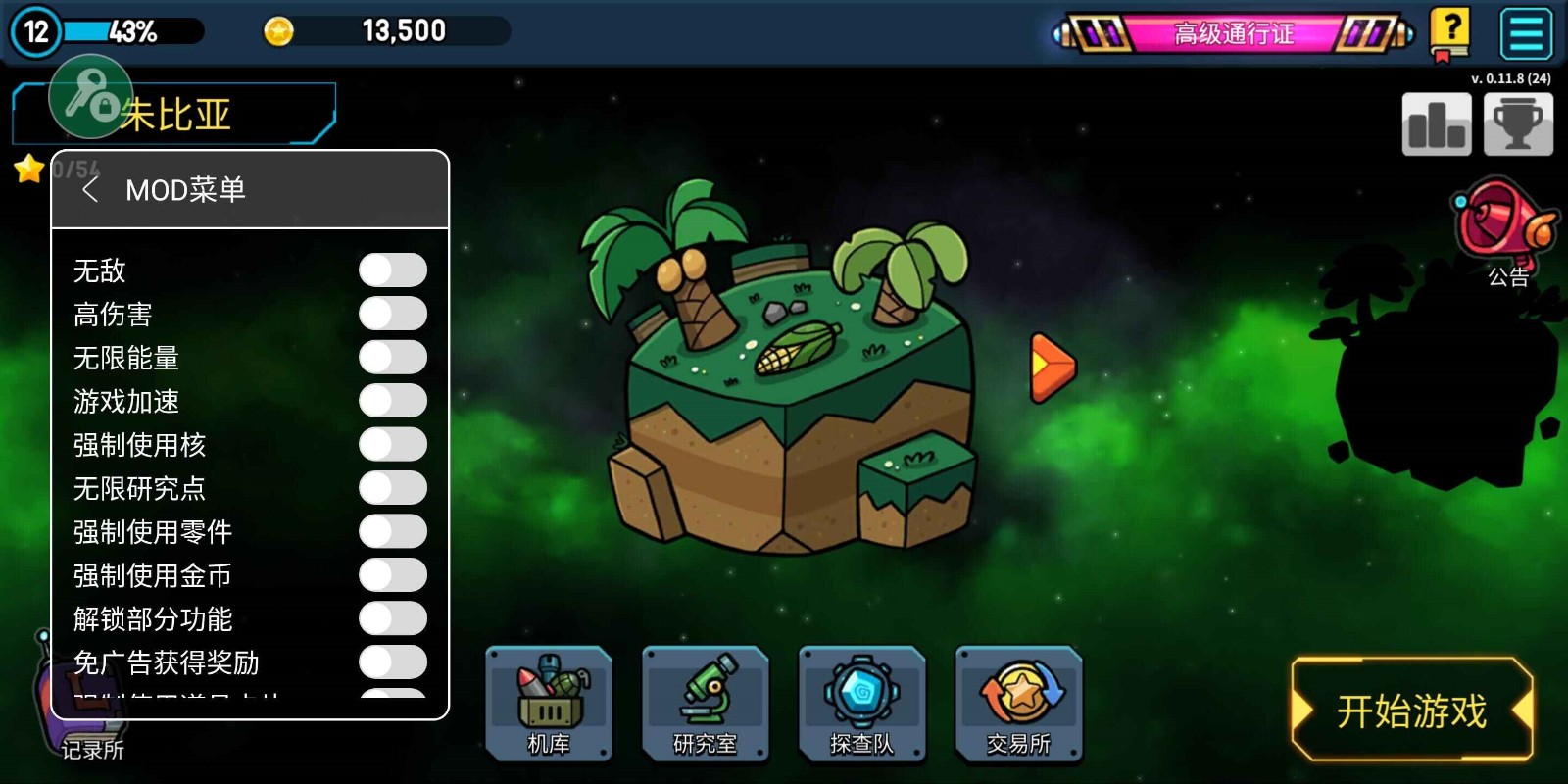Screen dimensions: 1568x784
Task: Open the 高级通行证 premium pass
Action: click(x=1234, y=34)
